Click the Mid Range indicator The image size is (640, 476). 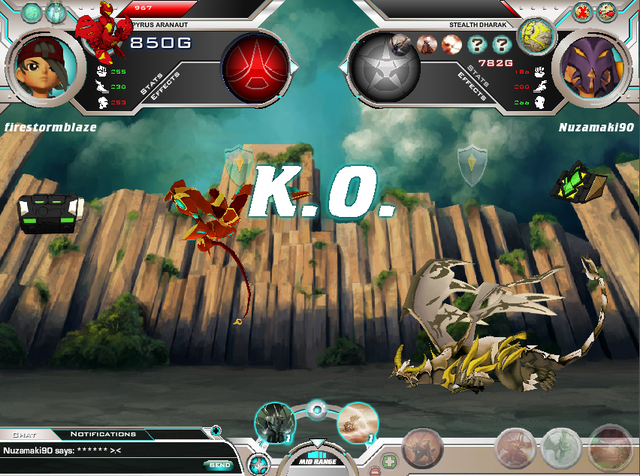click(x=316, y=460)
